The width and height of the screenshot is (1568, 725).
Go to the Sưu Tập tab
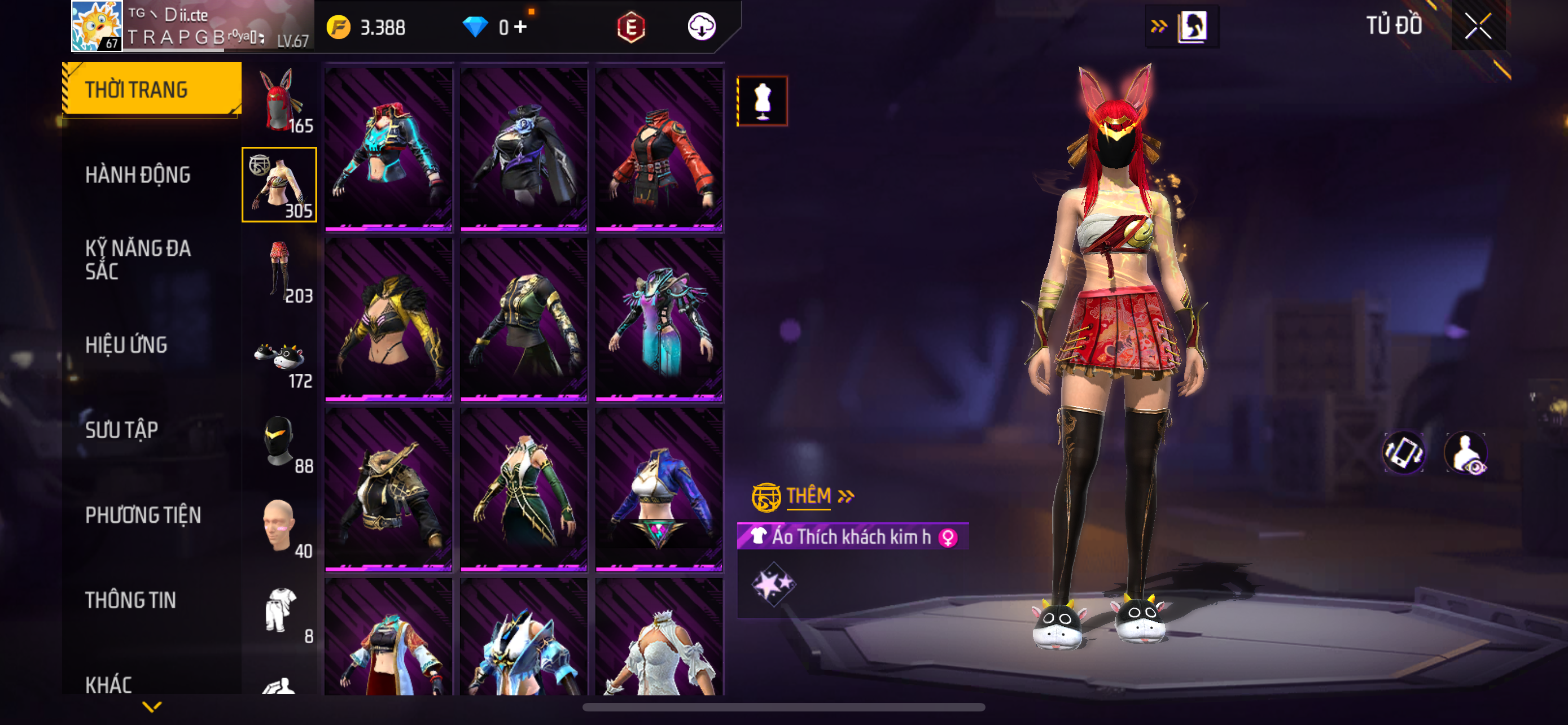click(122, 430)
